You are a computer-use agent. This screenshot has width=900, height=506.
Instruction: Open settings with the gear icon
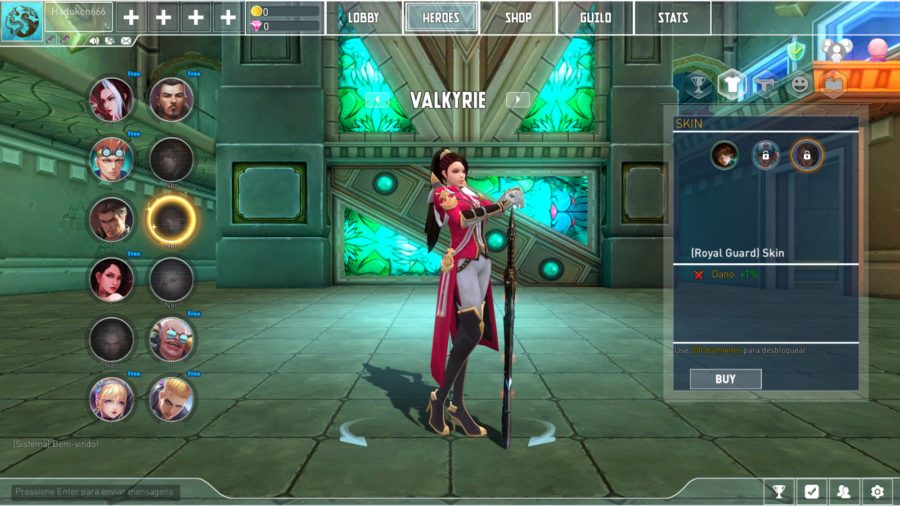[877, 491]
